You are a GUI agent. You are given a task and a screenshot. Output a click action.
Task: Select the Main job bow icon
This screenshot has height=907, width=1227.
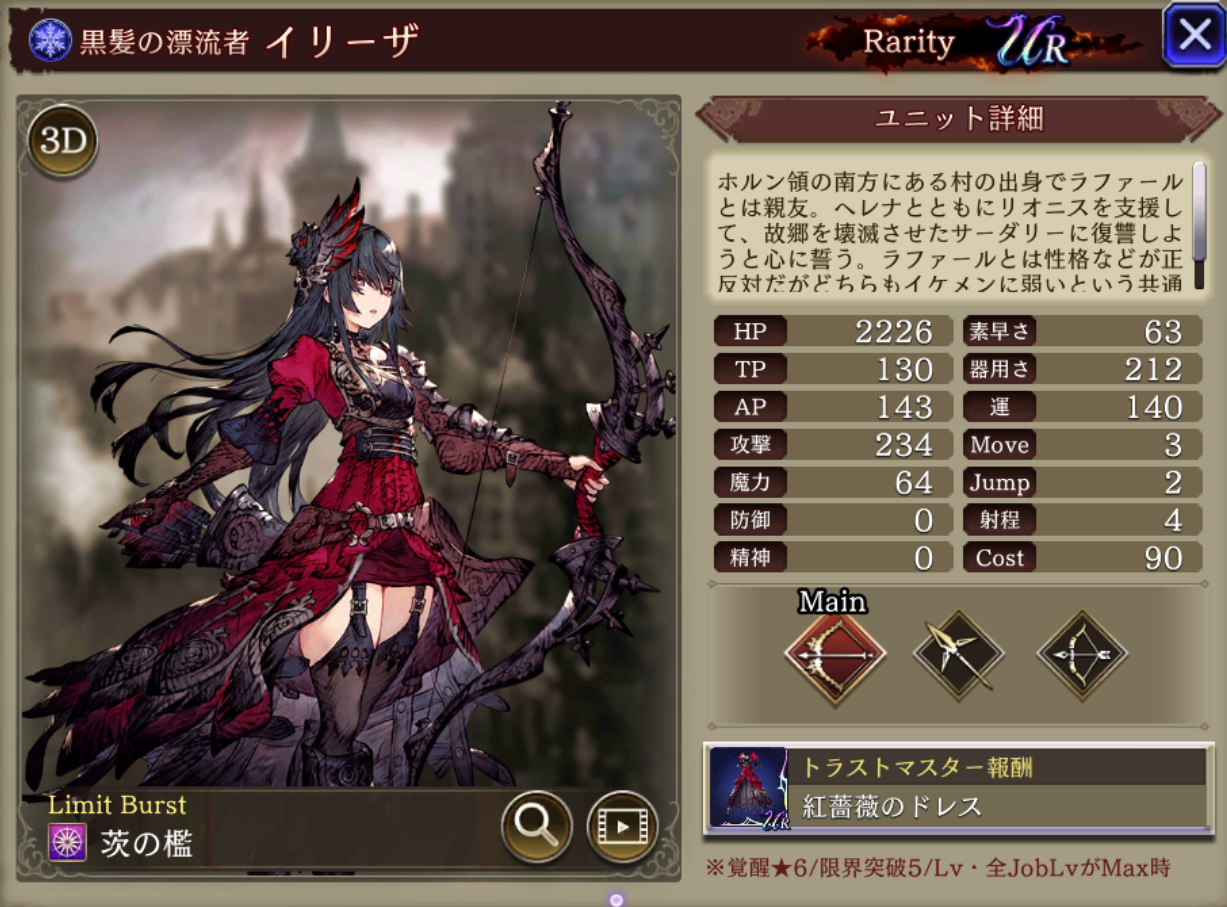point(835,655)
